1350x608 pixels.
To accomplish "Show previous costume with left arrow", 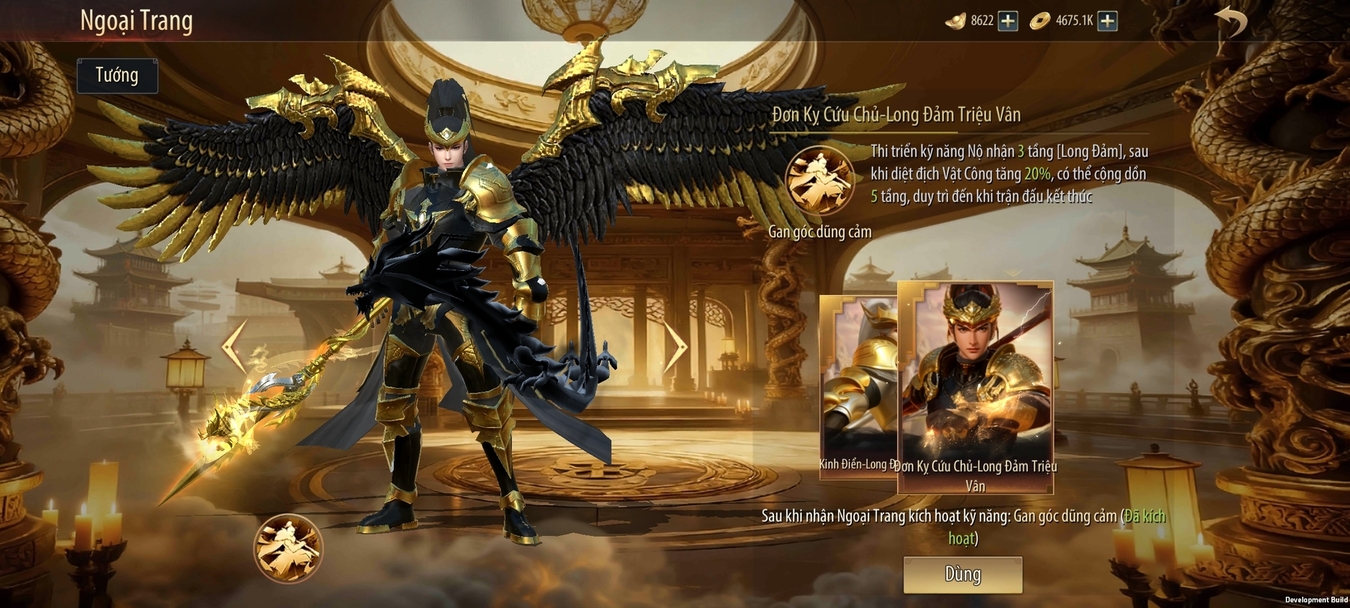I will pyautogui.click(x=233, y=346).
